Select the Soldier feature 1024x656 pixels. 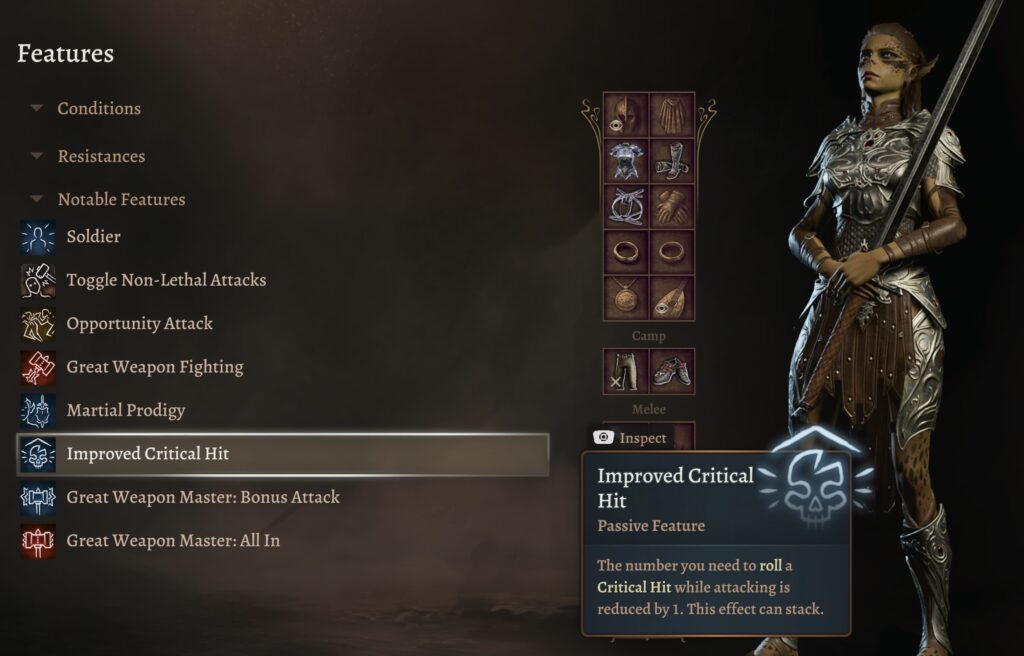pyautogui.click(x=93, y=237)
